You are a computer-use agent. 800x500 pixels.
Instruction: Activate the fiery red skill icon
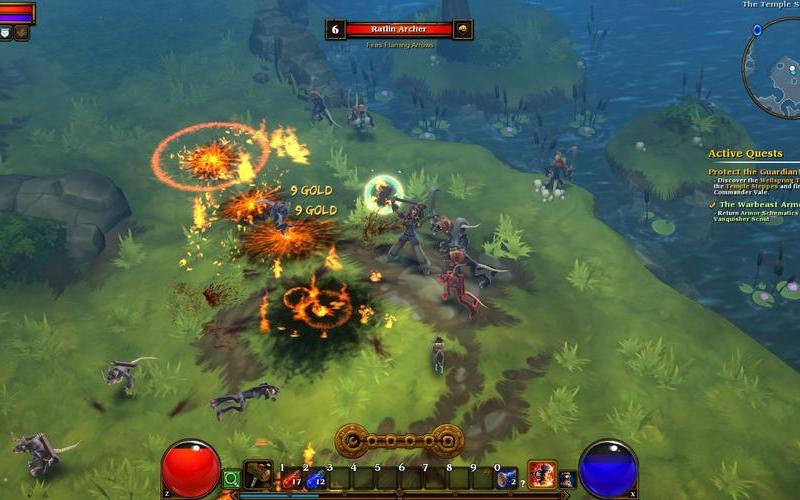[541, 475]
